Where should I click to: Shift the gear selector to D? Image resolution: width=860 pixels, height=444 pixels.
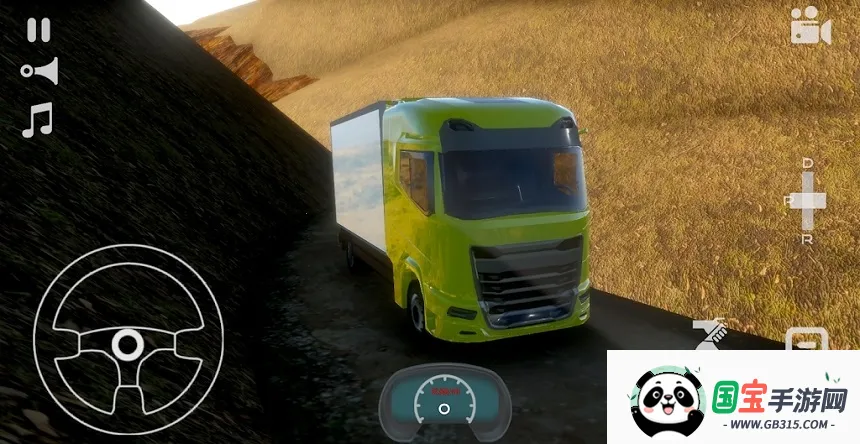point(808,165)
